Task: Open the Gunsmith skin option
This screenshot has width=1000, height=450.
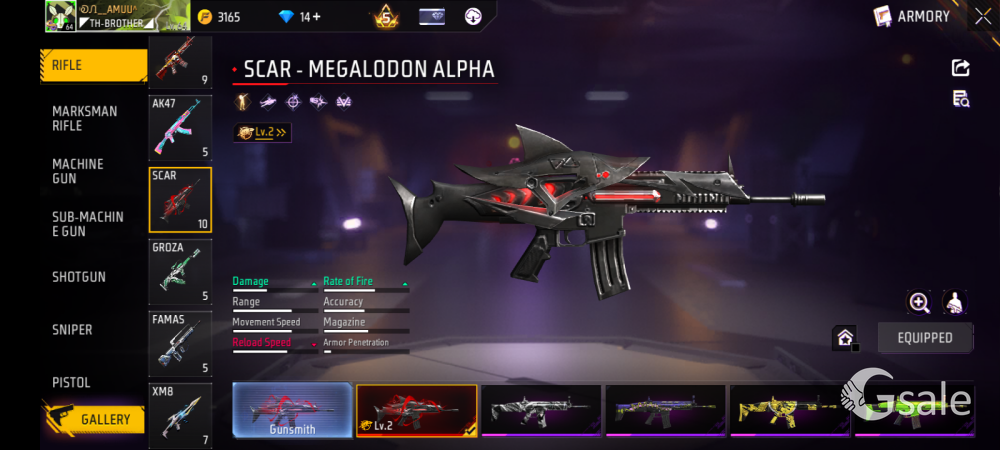Action: [292, 410]
